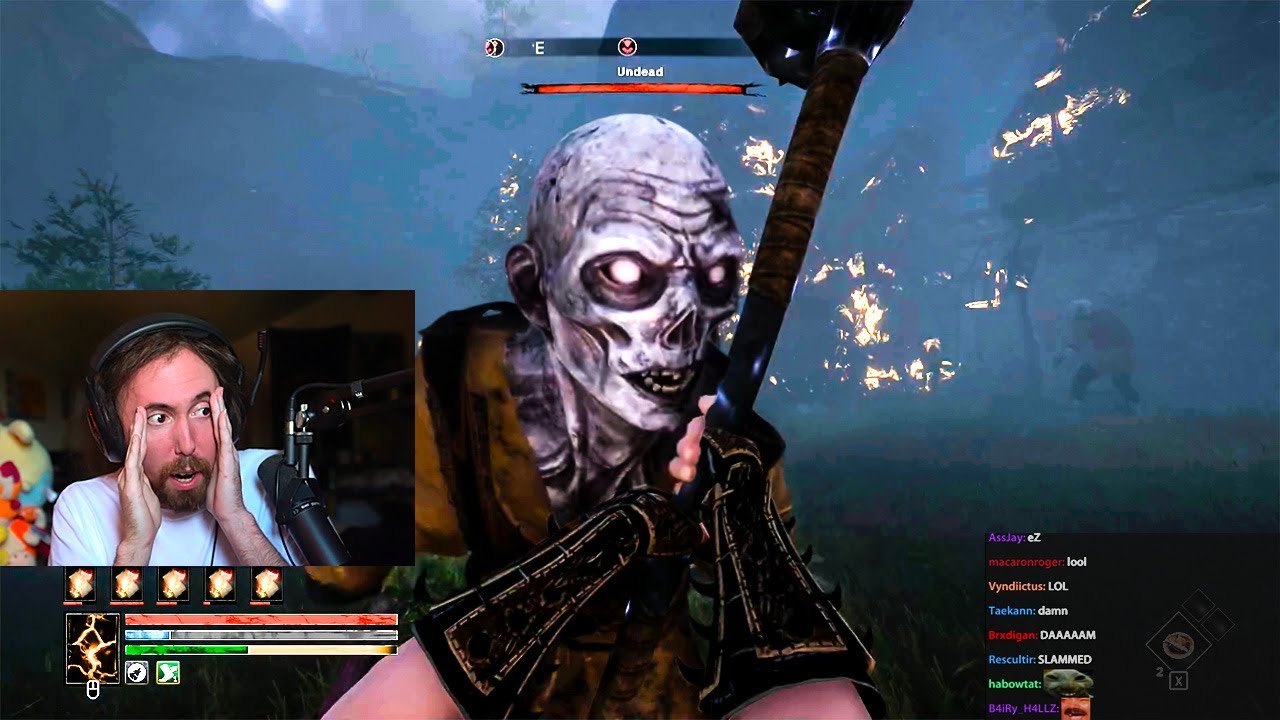
Task: Select the first flaming hotbar slot
Action: tap(80, 585)
